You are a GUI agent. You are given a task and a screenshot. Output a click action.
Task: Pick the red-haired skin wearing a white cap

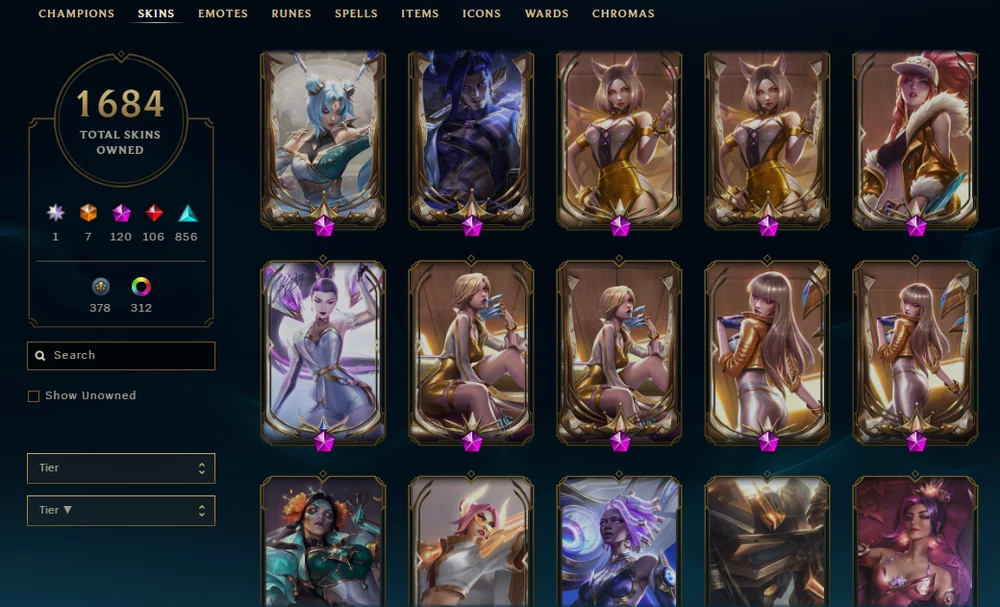(x=914, y=138)
